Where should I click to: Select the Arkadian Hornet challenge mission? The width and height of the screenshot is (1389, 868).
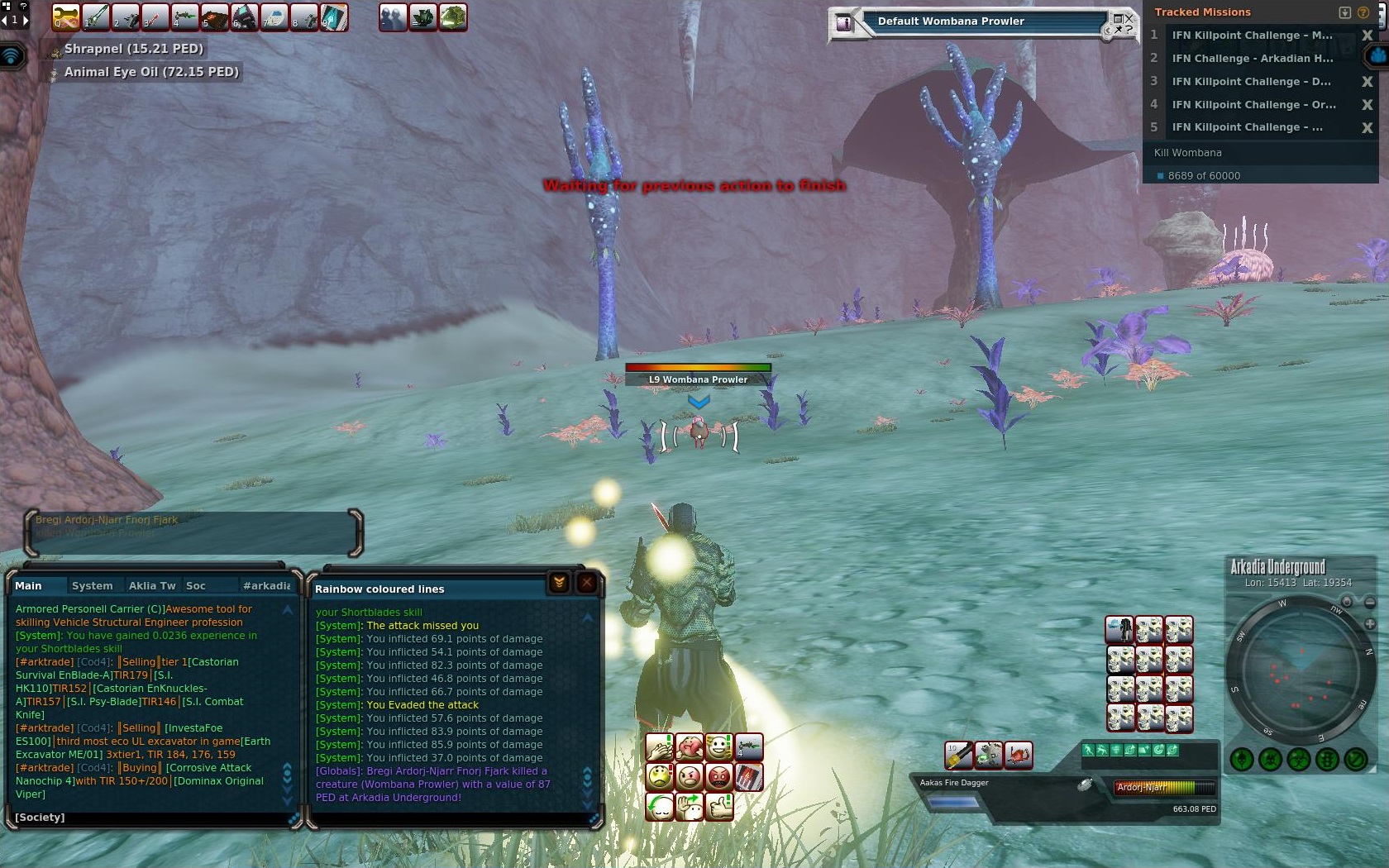point(1252,59)
